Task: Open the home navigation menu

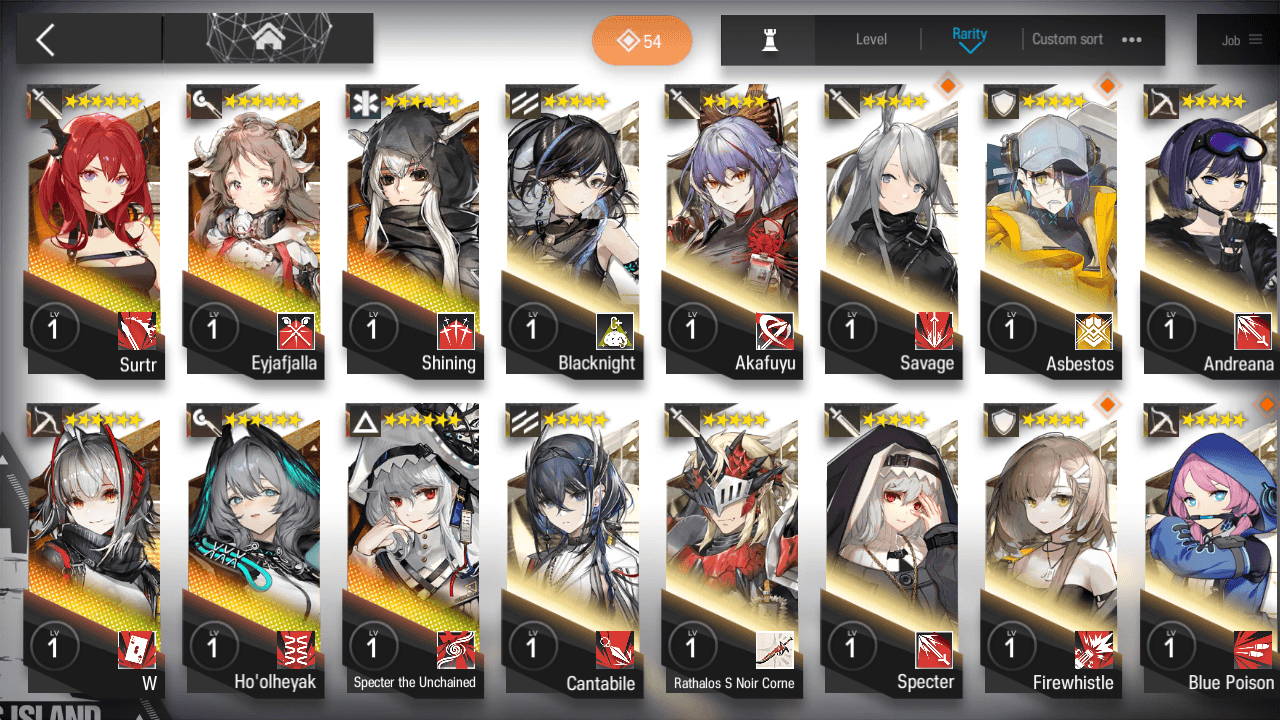Action: (x=267, y=39)
